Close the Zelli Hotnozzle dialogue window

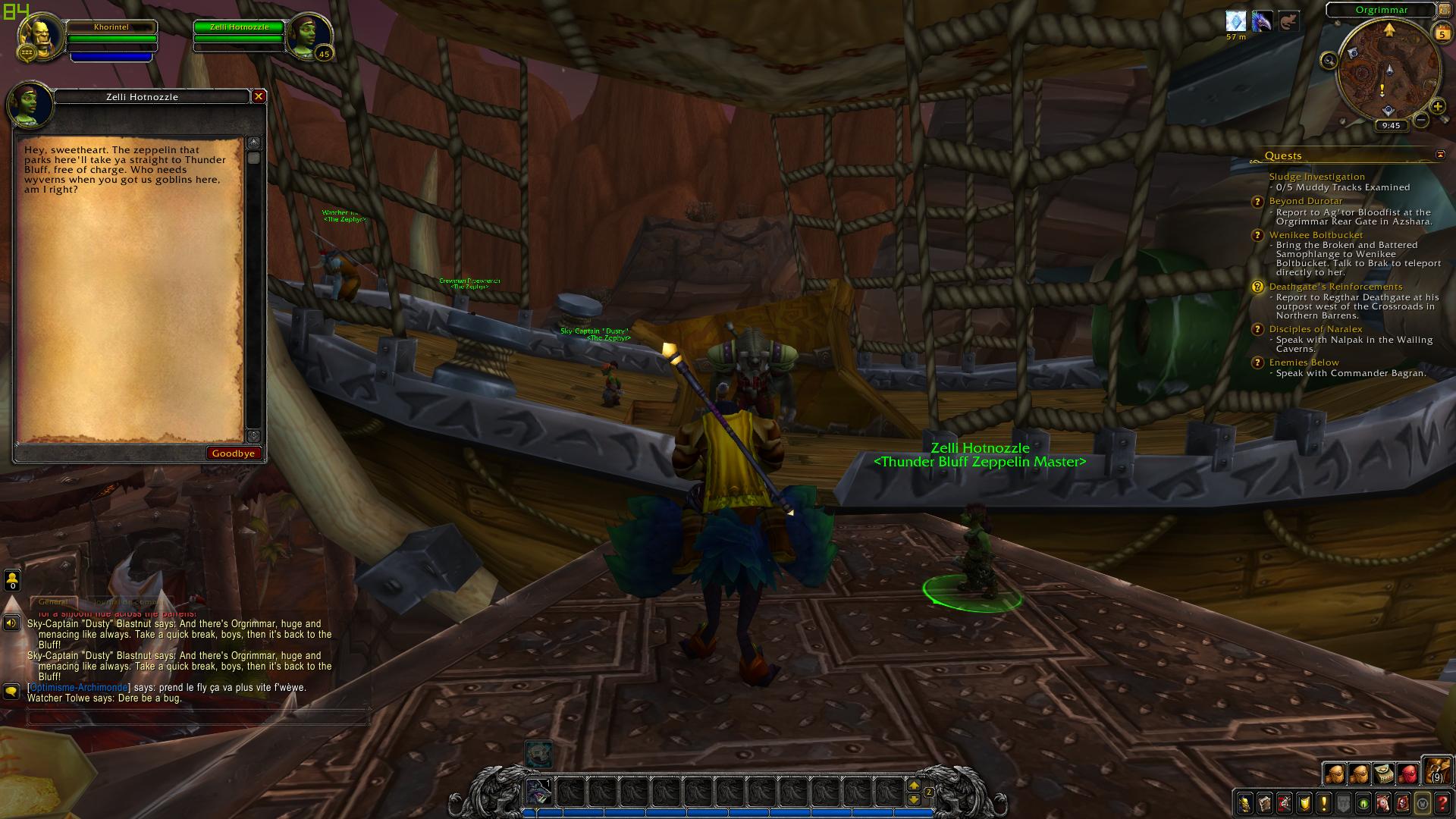pos(259,96)
